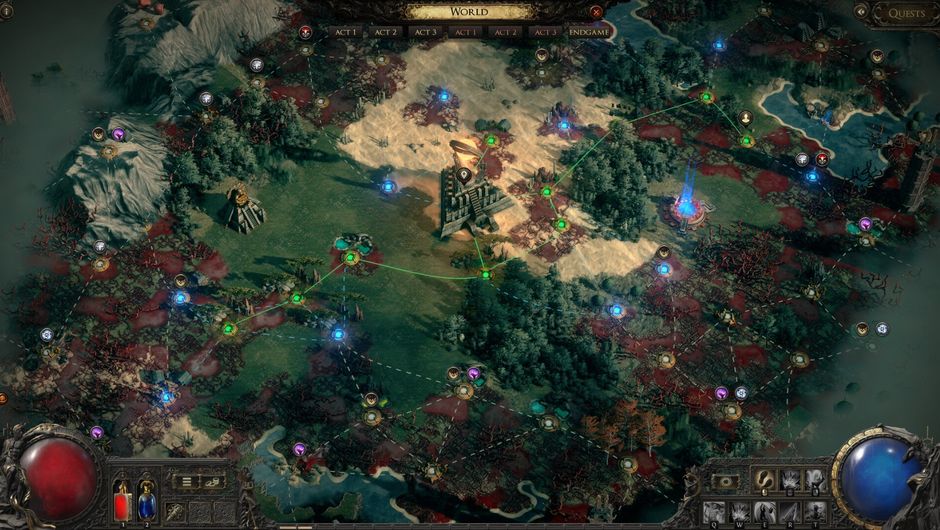Click the eye icon on the skill bar
Image resolution: width=940 pixels, height=530 pixels.
(725, 481)
